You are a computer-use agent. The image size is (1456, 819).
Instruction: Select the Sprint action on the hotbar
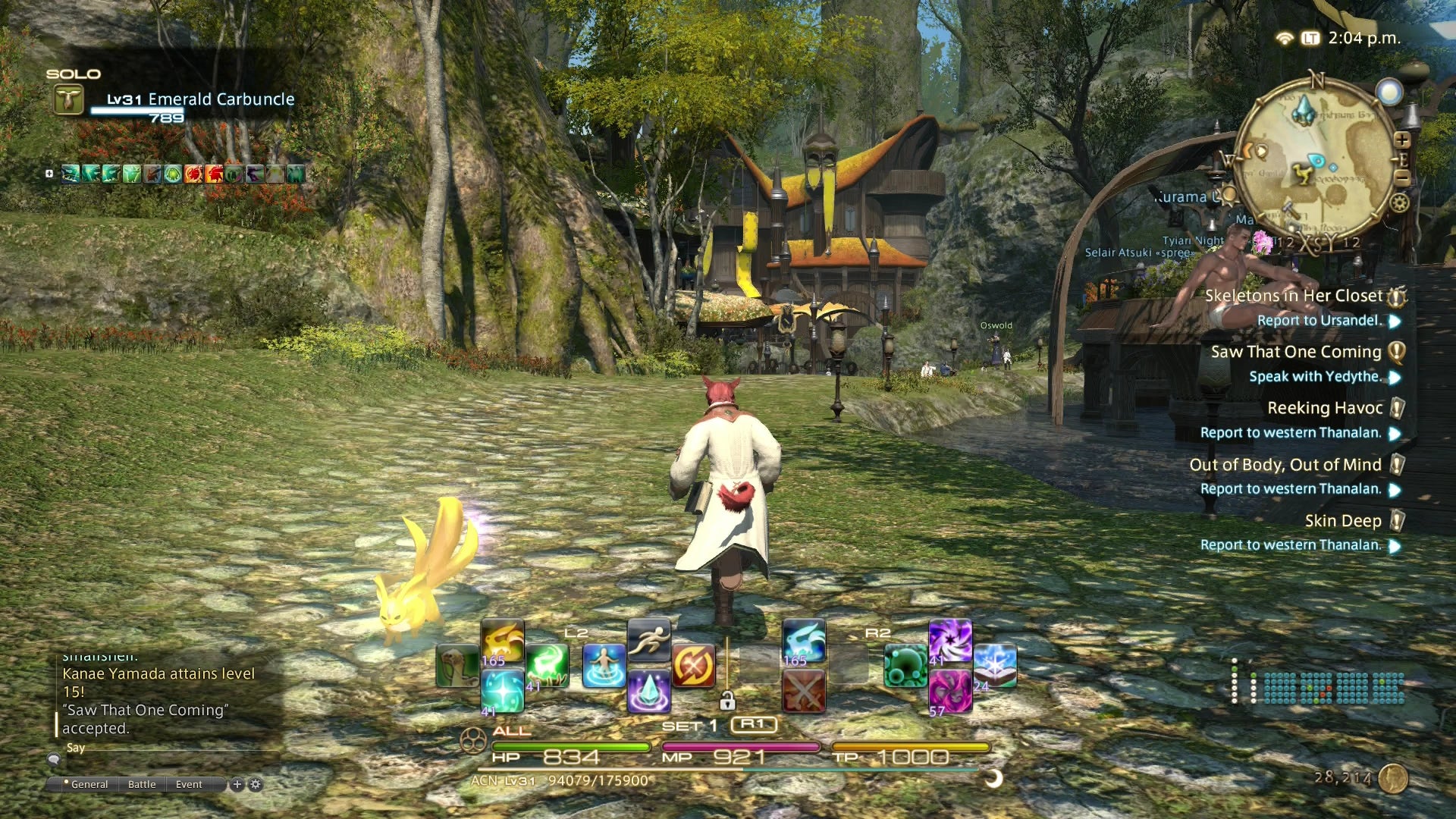click(x=649, y=639)
